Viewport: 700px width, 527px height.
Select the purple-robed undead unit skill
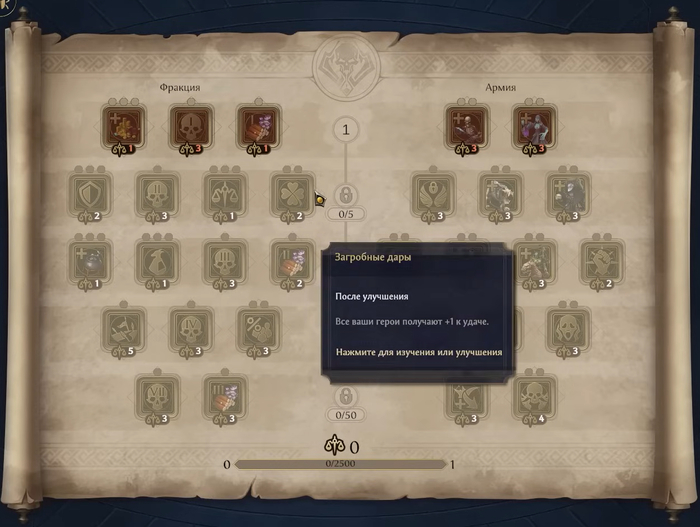point(533,127)
